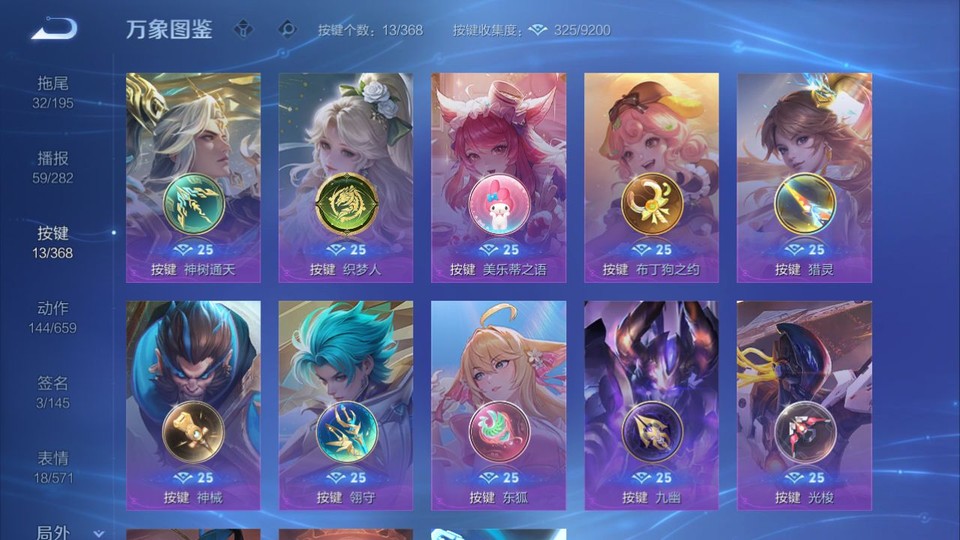Open the 九幽 button skin card
Viewport: 960px width, 540px height.
point(651,405)
